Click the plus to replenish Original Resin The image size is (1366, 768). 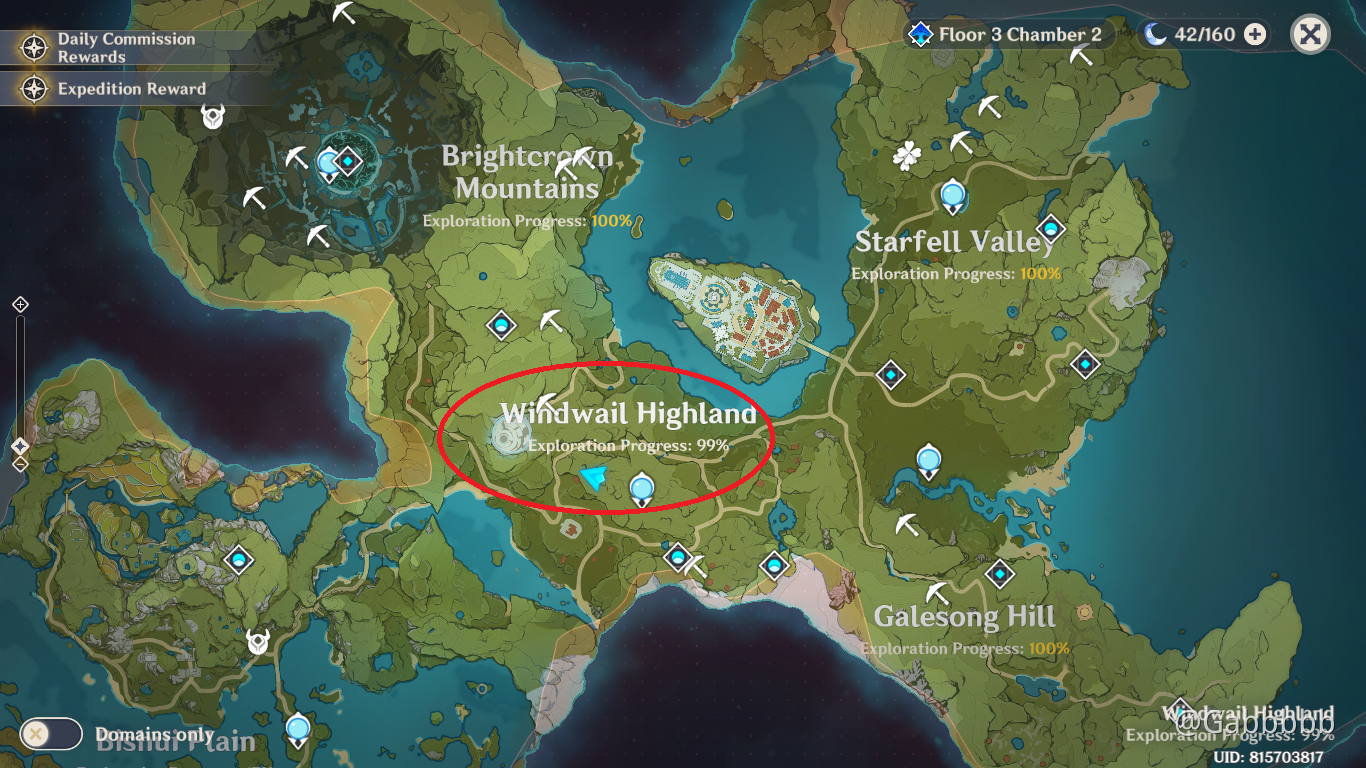tap(1253, 33)
